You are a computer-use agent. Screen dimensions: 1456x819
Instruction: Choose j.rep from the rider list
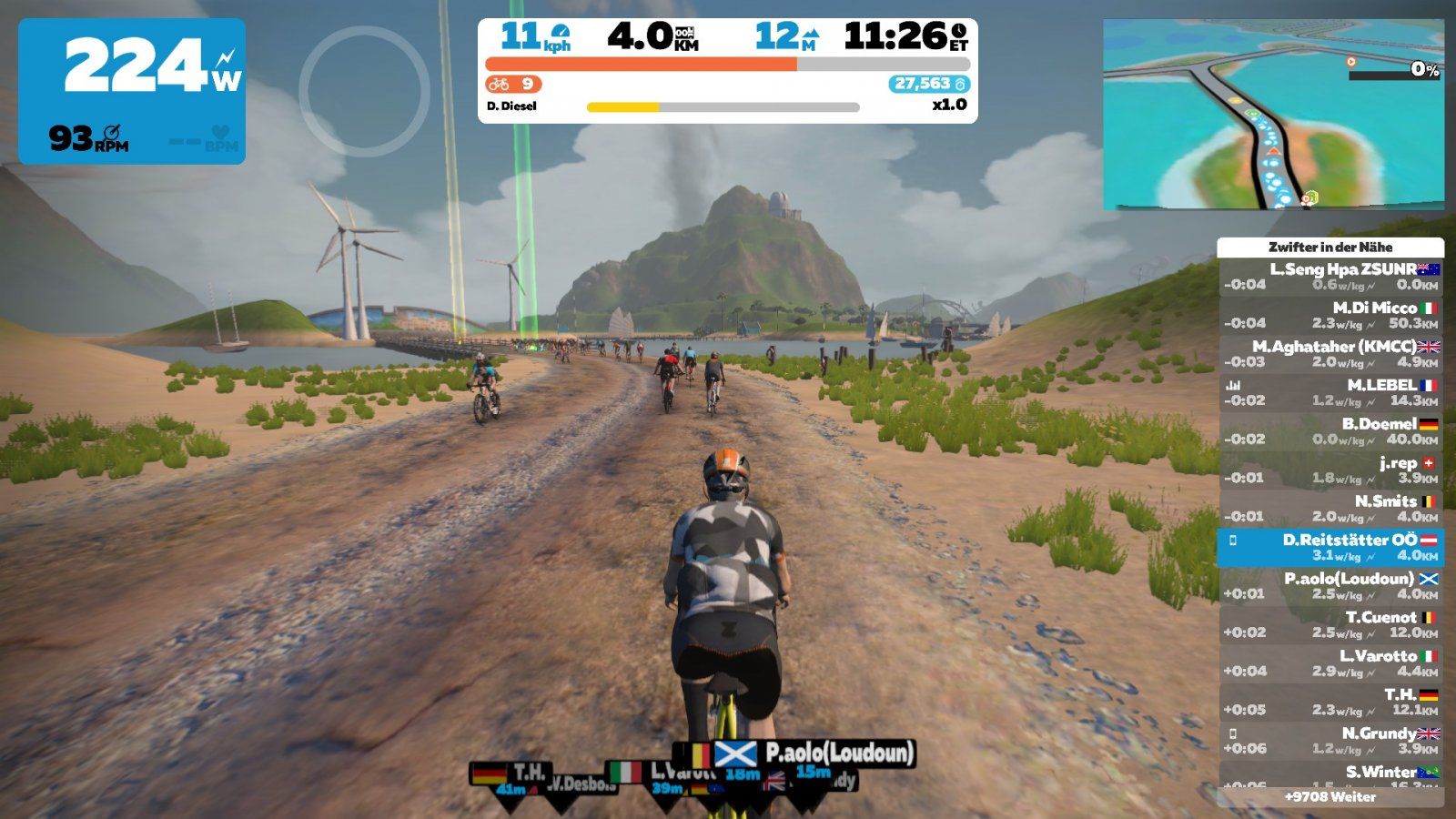[1330, 470]
